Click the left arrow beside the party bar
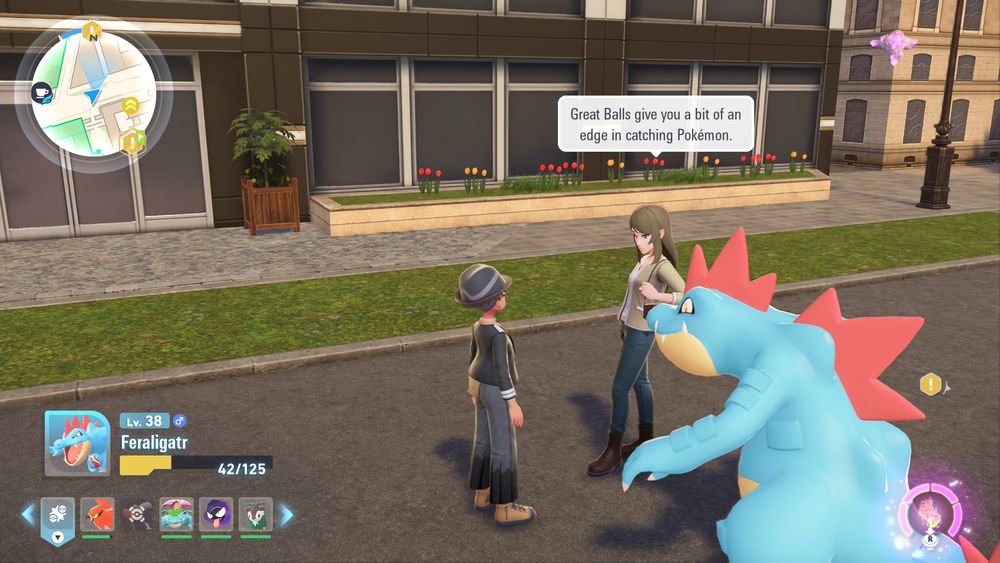The width and height of the screenshot is (1000, 563). [x=28, y=515]
